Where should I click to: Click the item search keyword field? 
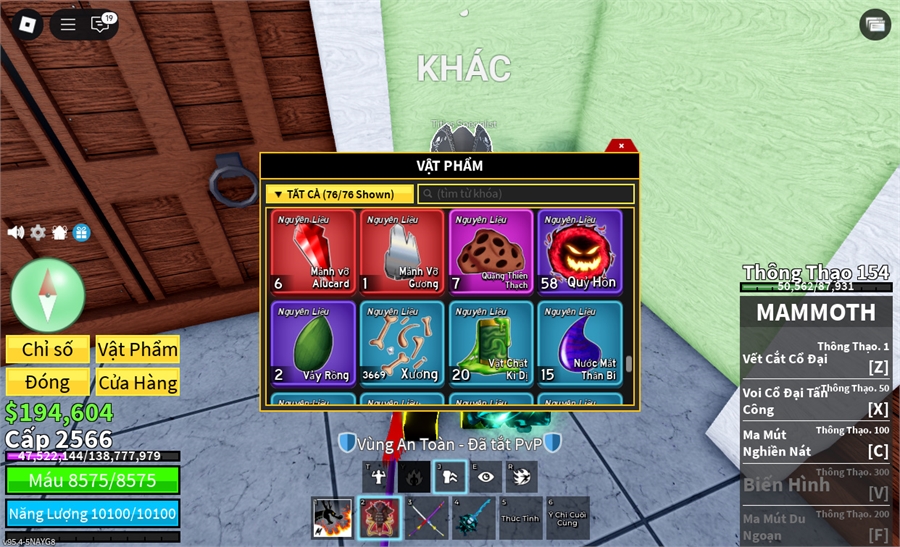[x=526, y=194]
